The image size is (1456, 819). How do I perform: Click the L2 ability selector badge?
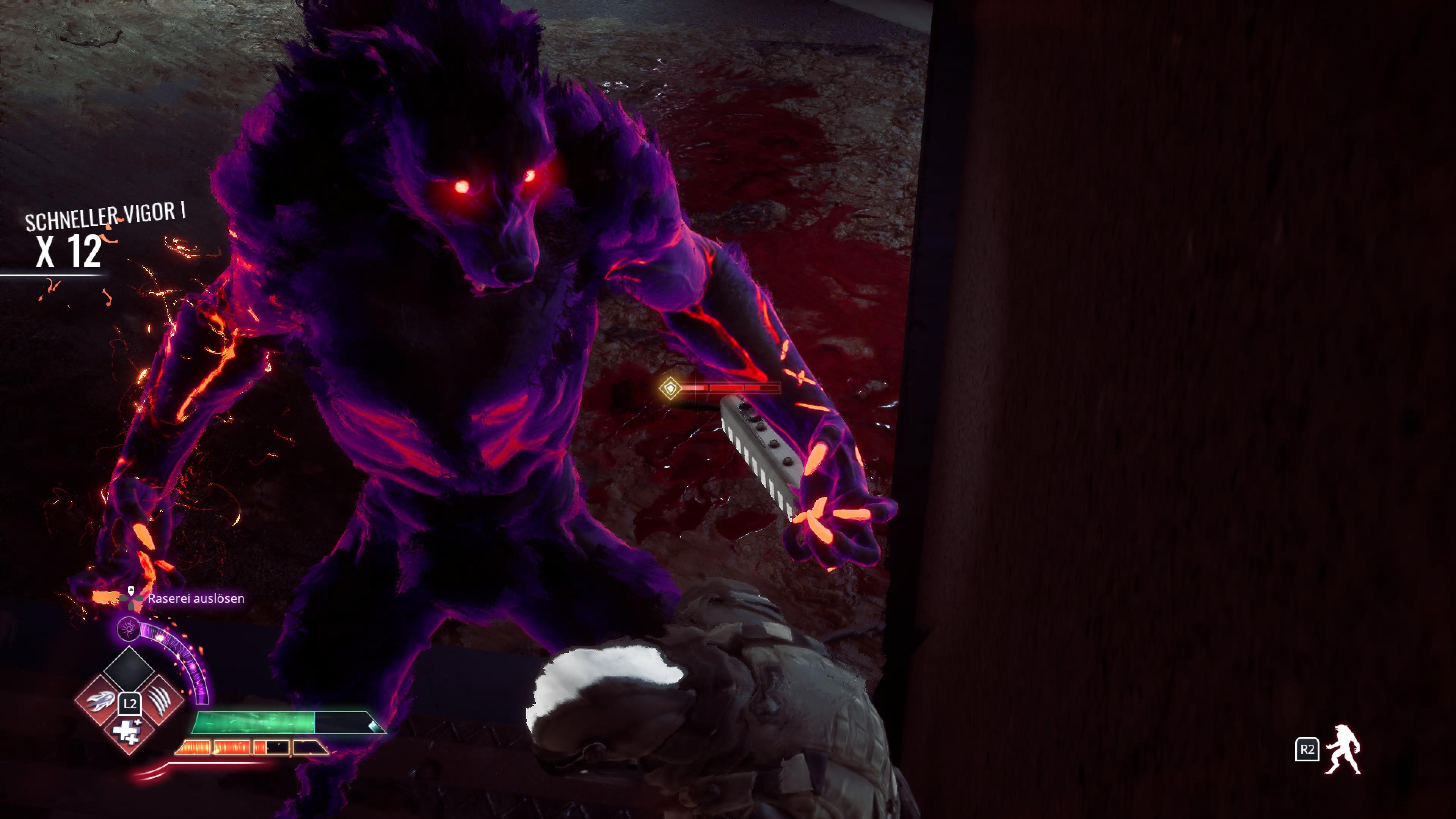130,704
